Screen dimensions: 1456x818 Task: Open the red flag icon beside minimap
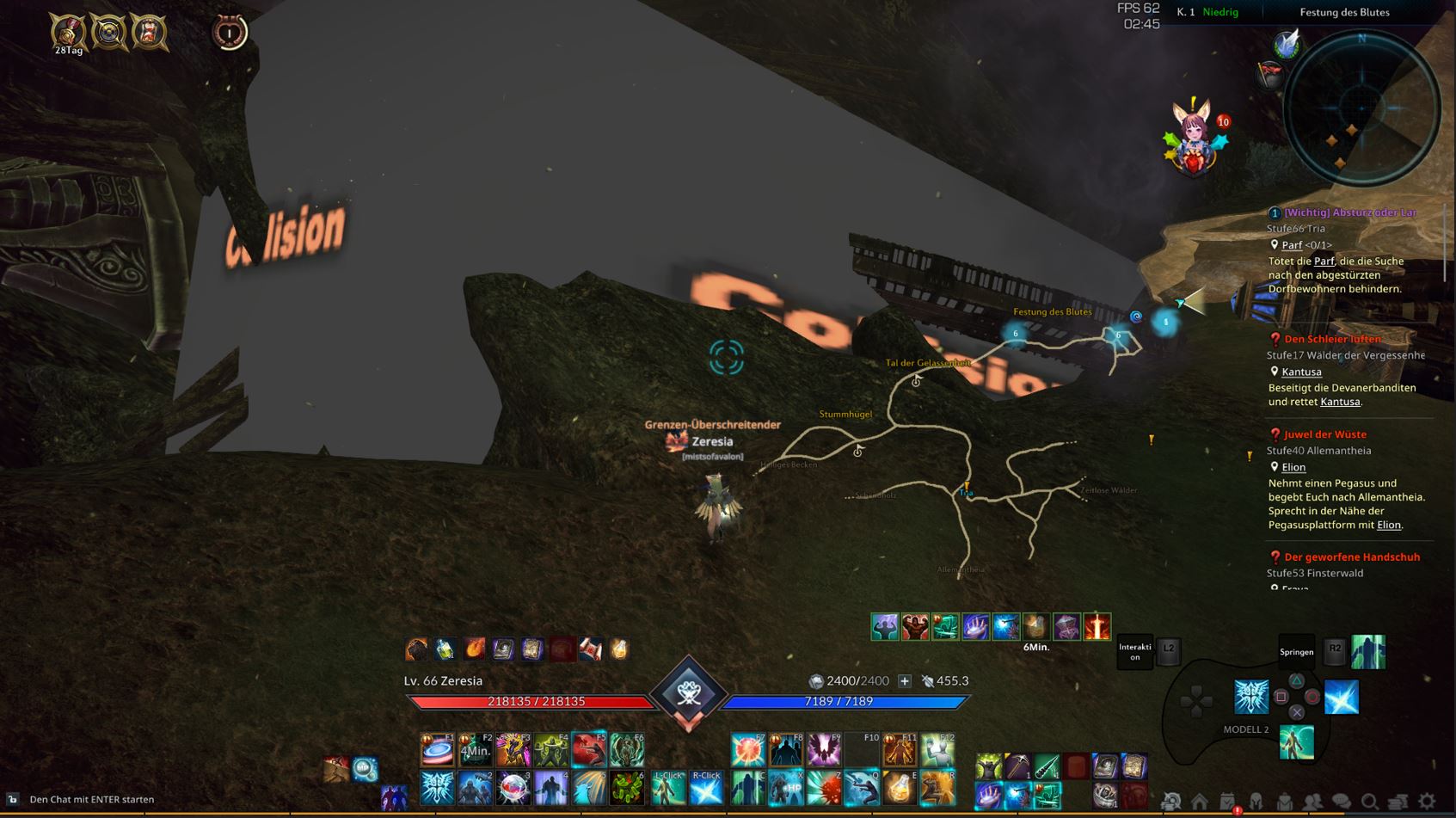tap(1270, 76)
